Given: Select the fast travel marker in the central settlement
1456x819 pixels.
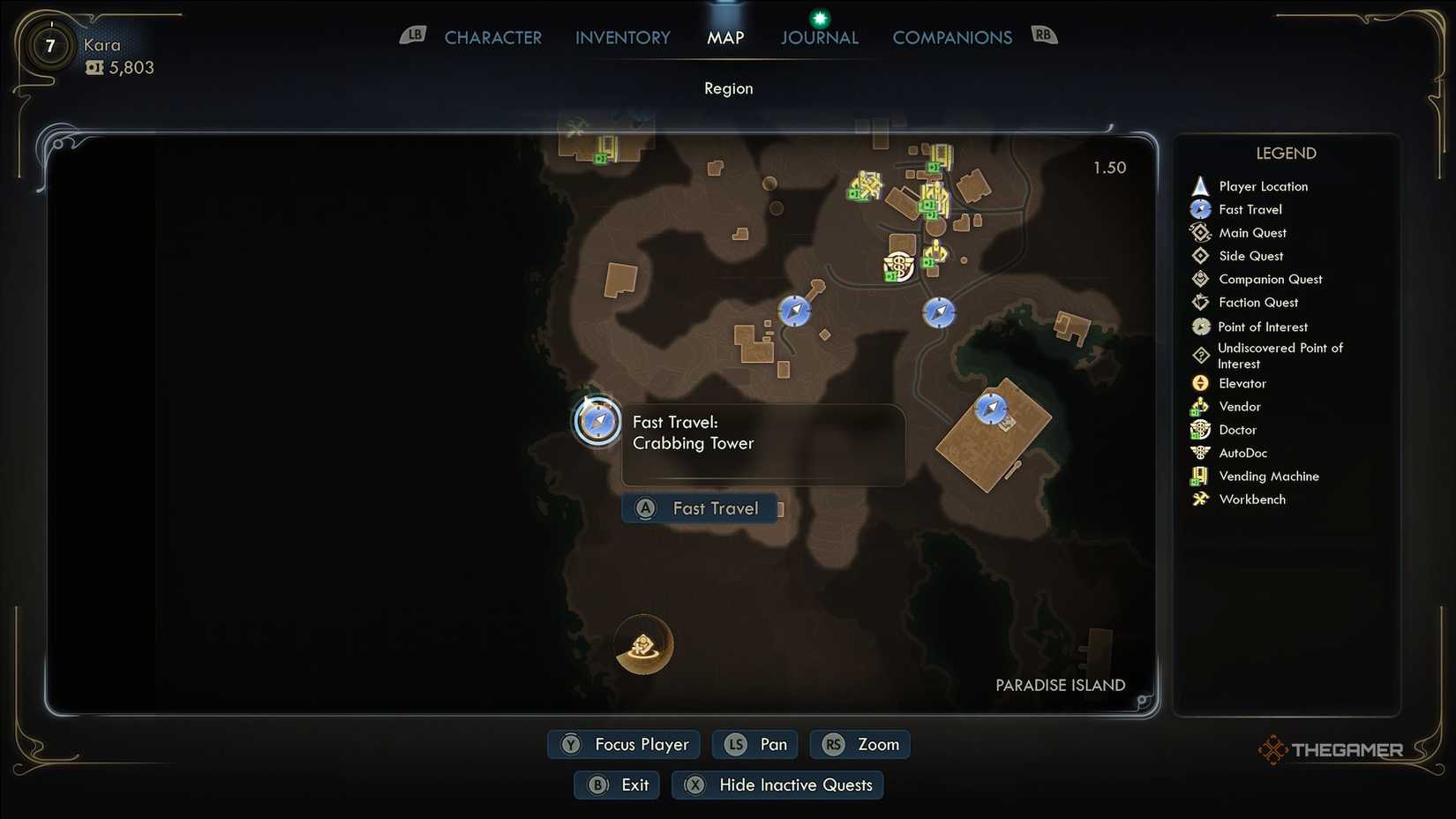Looking at the screenshot, I should [x=793, y=312].
